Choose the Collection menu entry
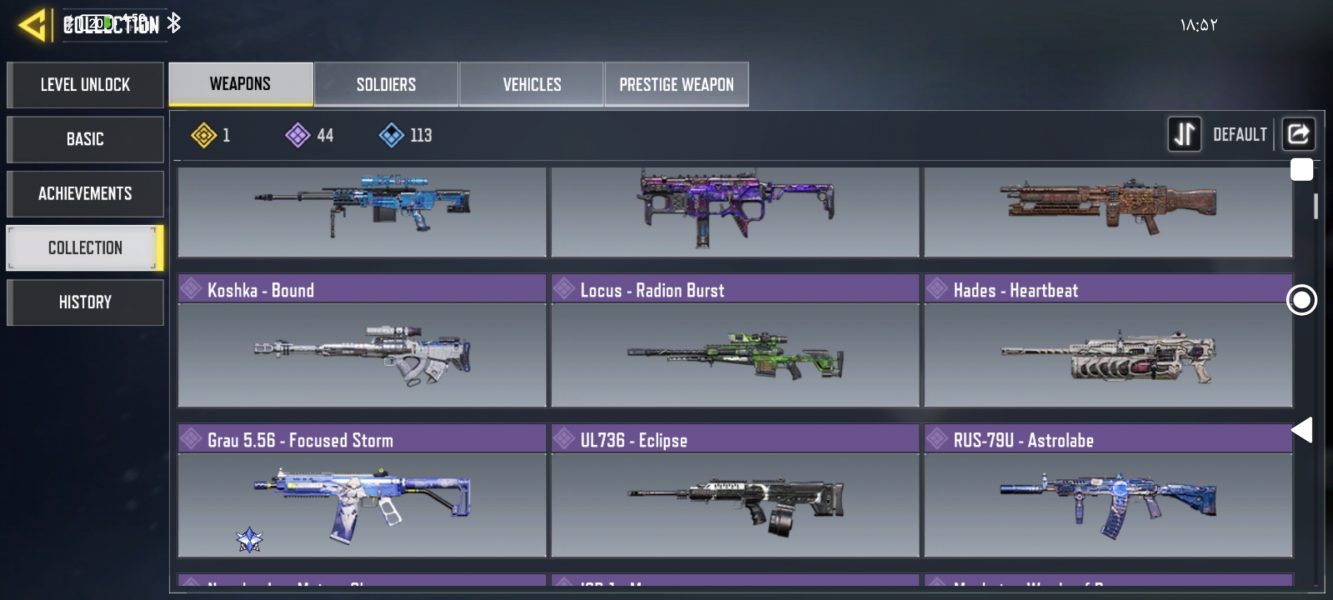 85,248
